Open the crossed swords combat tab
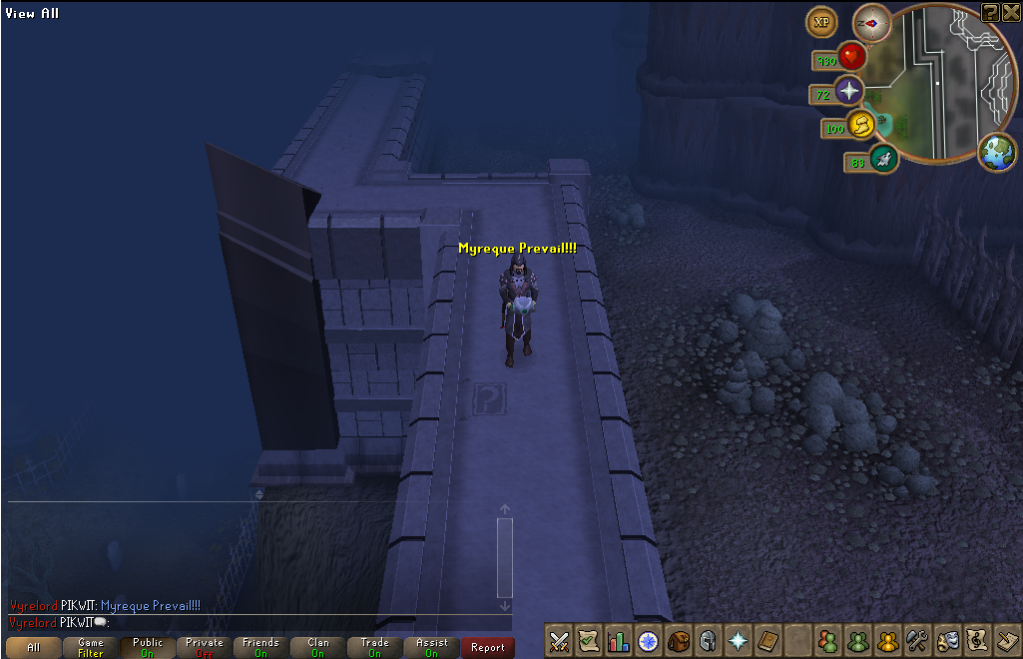 pyautogui.click(x=560, y=640)
